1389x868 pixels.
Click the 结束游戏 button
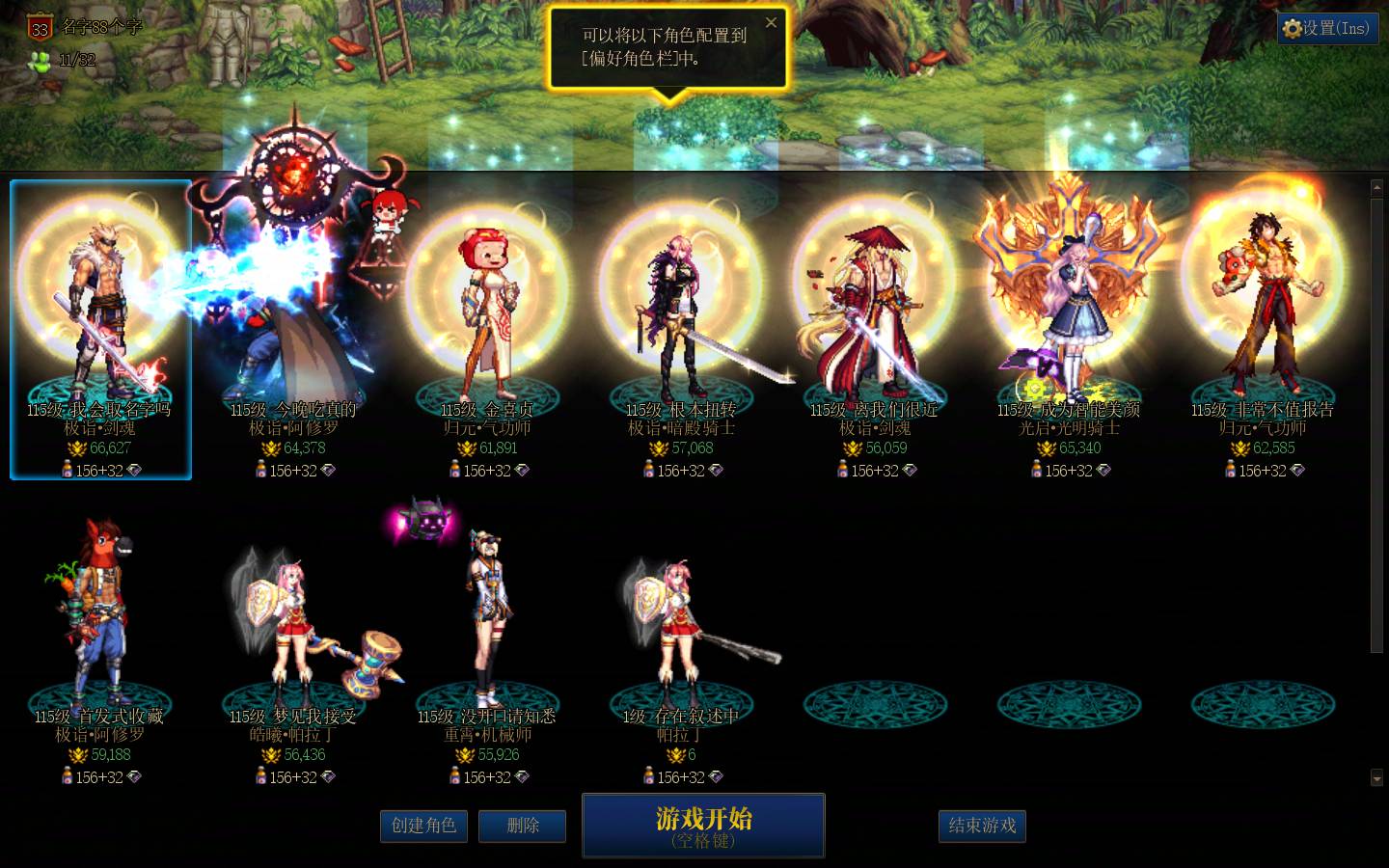(981, 826)
